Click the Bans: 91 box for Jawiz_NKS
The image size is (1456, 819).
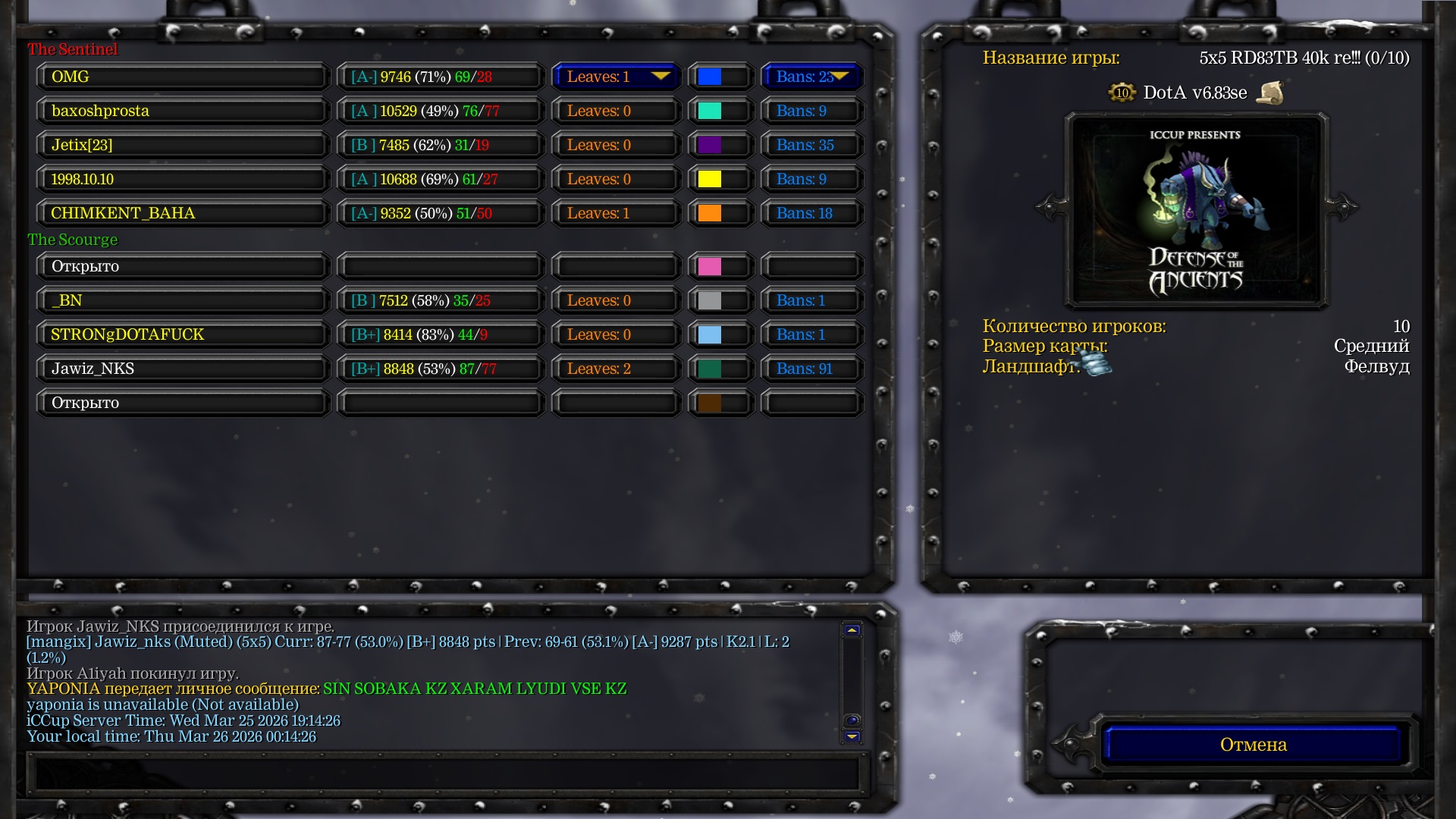(811, 369)
